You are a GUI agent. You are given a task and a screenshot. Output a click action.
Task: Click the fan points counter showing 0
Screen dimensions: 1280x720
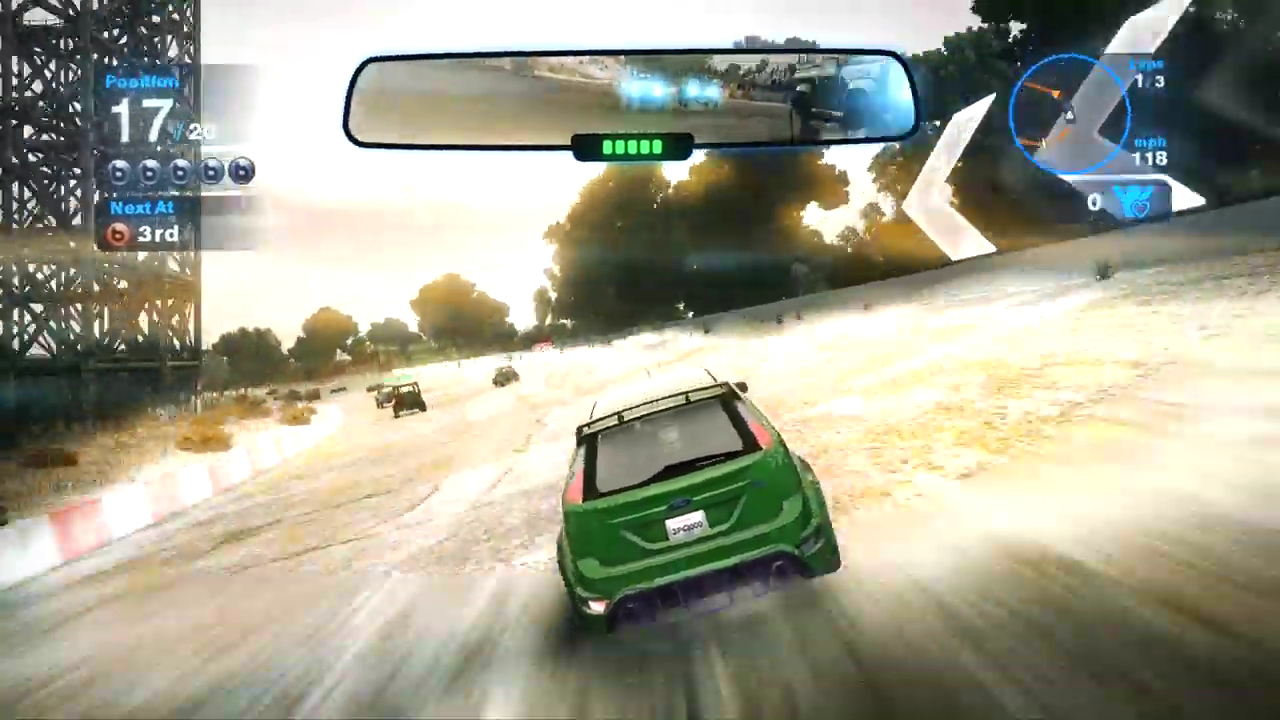click(1095, 200)
